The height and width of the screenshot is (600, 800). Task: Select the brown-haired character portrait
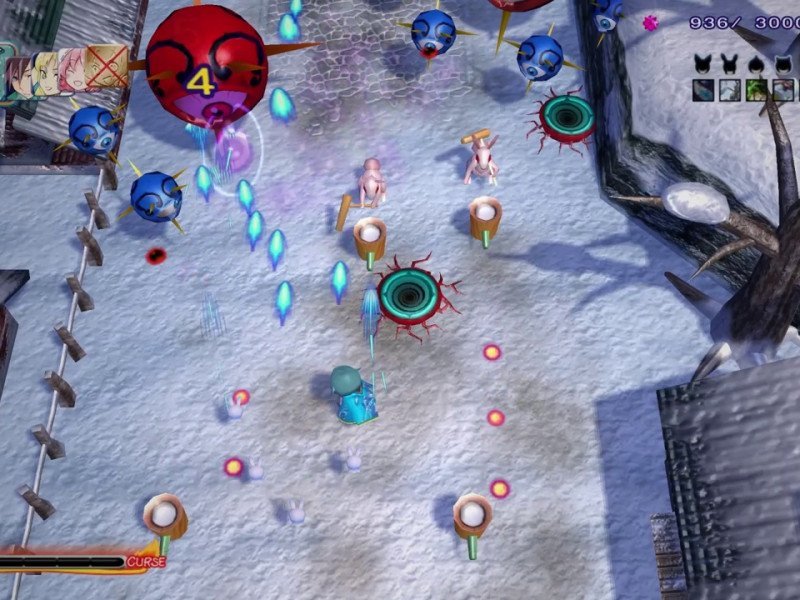22,78
